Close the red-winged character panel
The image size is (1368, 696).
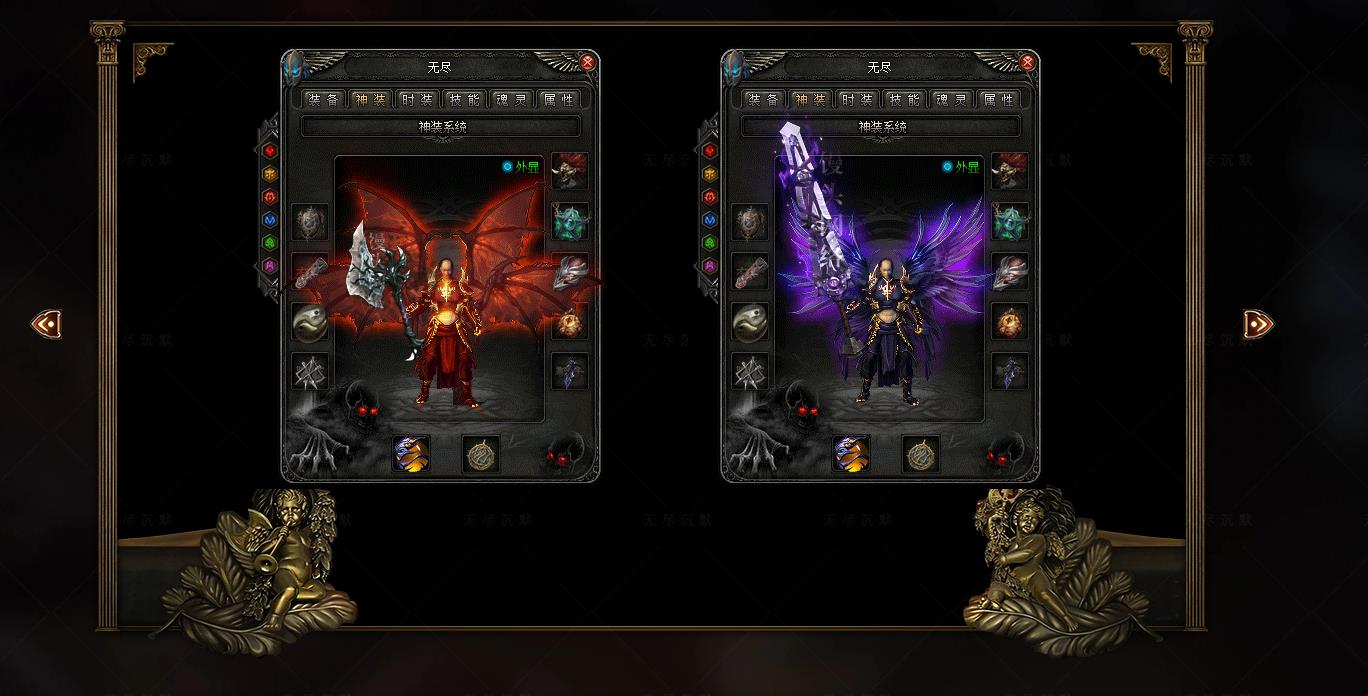pyautogui.click(x=588, y=63)
